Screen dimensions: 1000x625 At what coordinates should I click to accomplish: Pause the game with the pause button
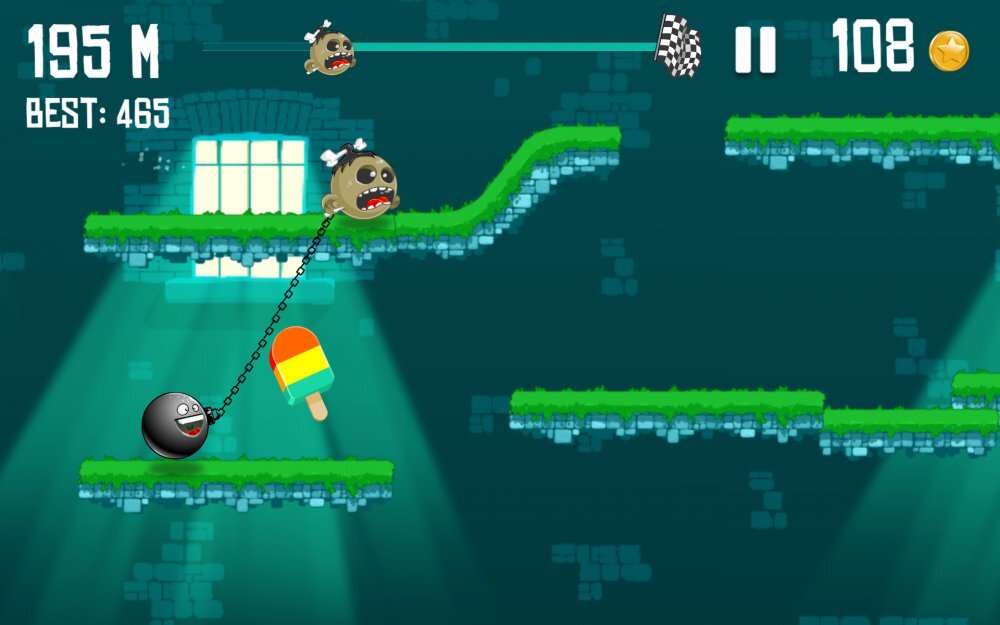click(x=756, y=49)
